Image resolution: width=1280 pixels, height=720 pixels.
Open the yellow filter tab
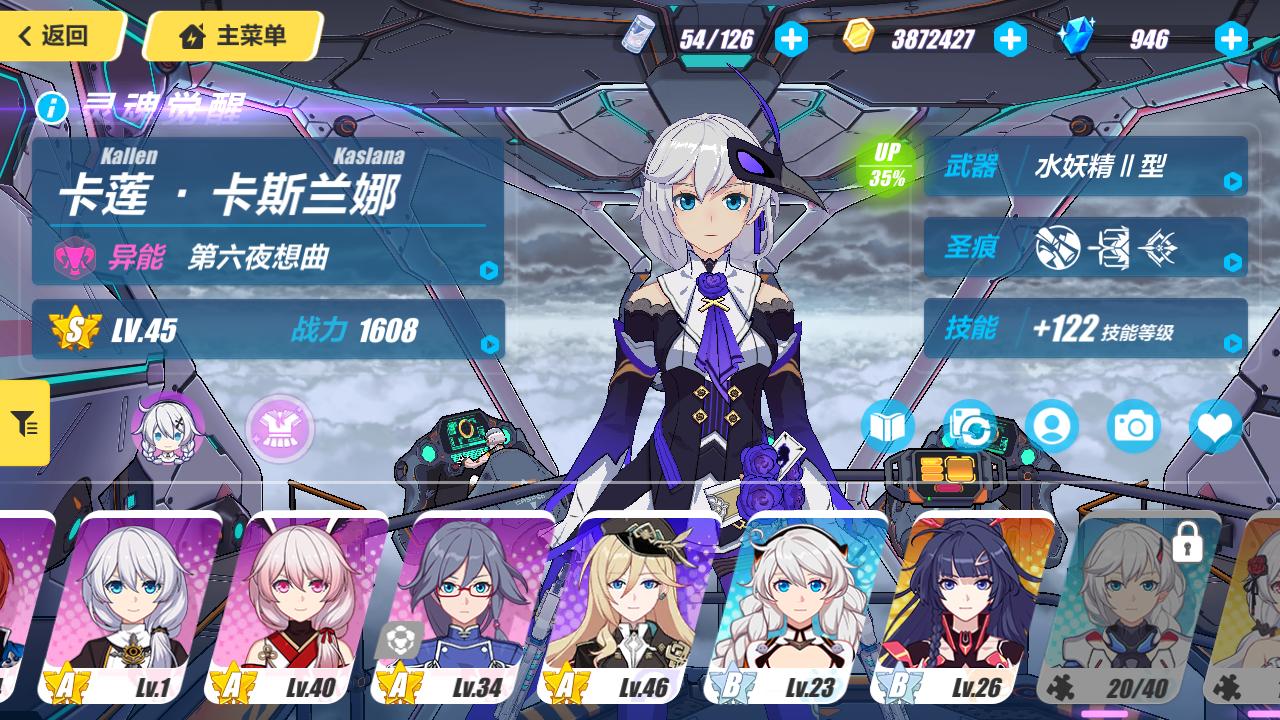pyautogui.click(x=24, y=423)
